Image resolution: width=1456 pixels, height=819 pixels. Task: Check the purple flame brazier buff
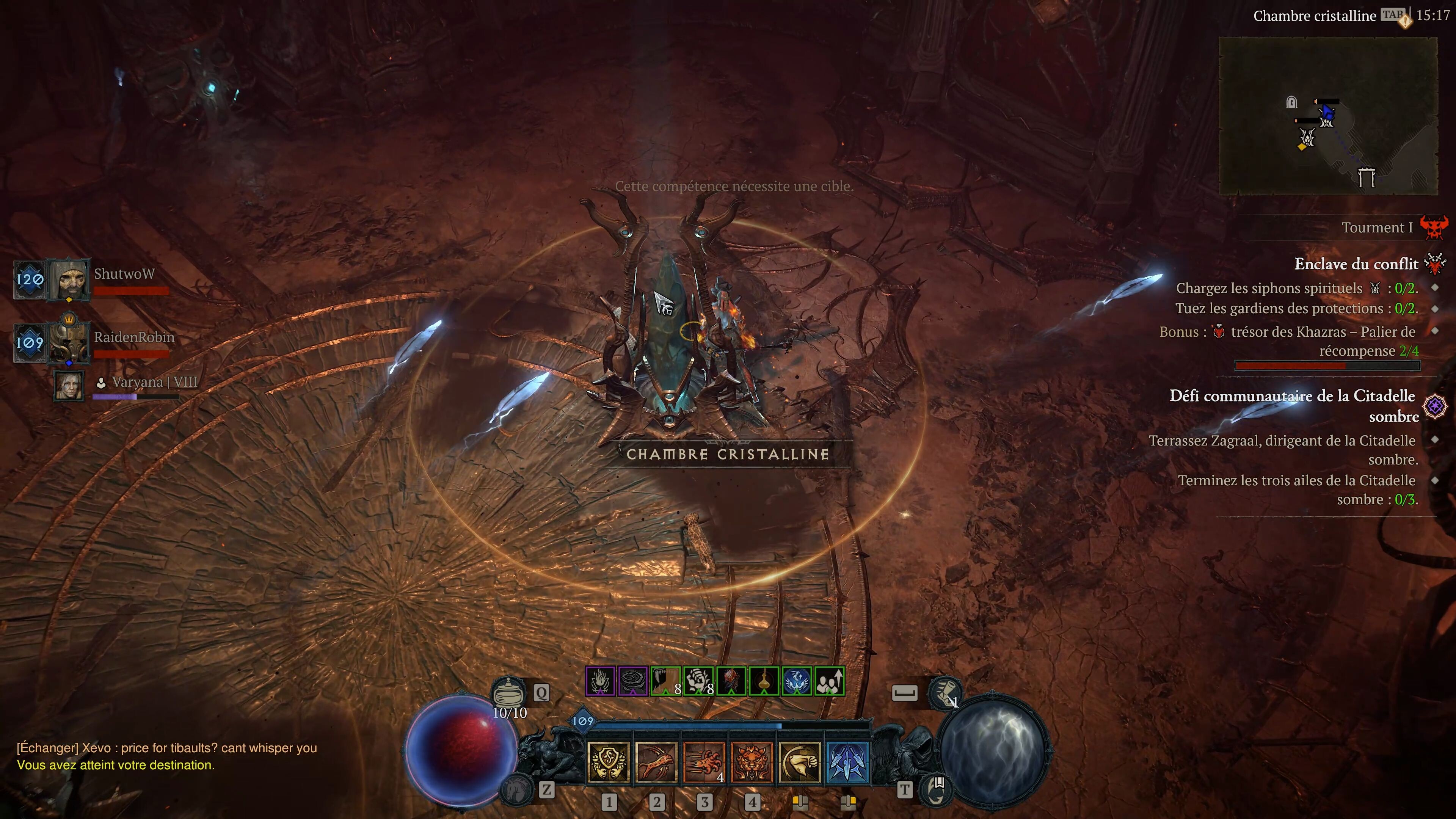(x=600, y=681)
